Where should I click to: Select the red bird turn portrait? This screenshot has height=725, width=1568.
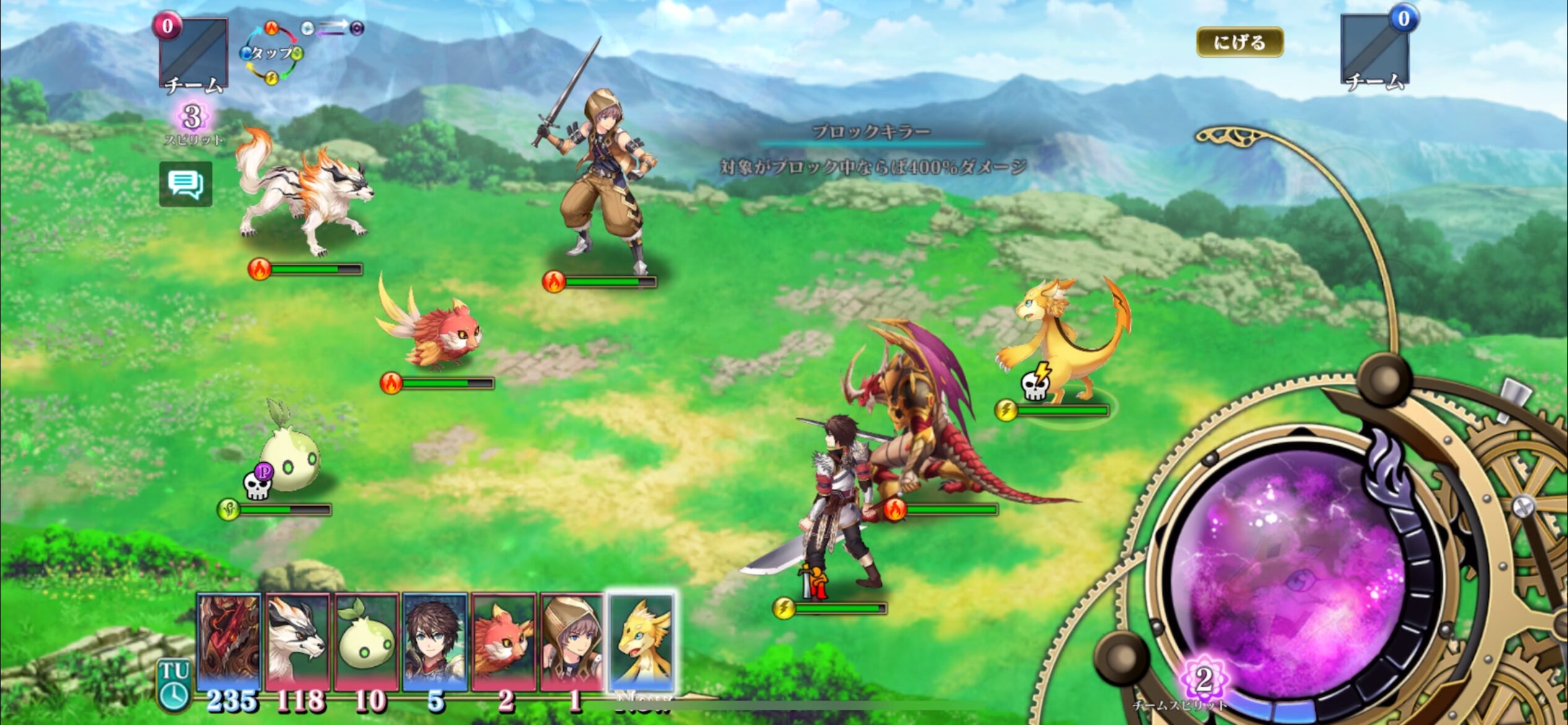(503, 641)
